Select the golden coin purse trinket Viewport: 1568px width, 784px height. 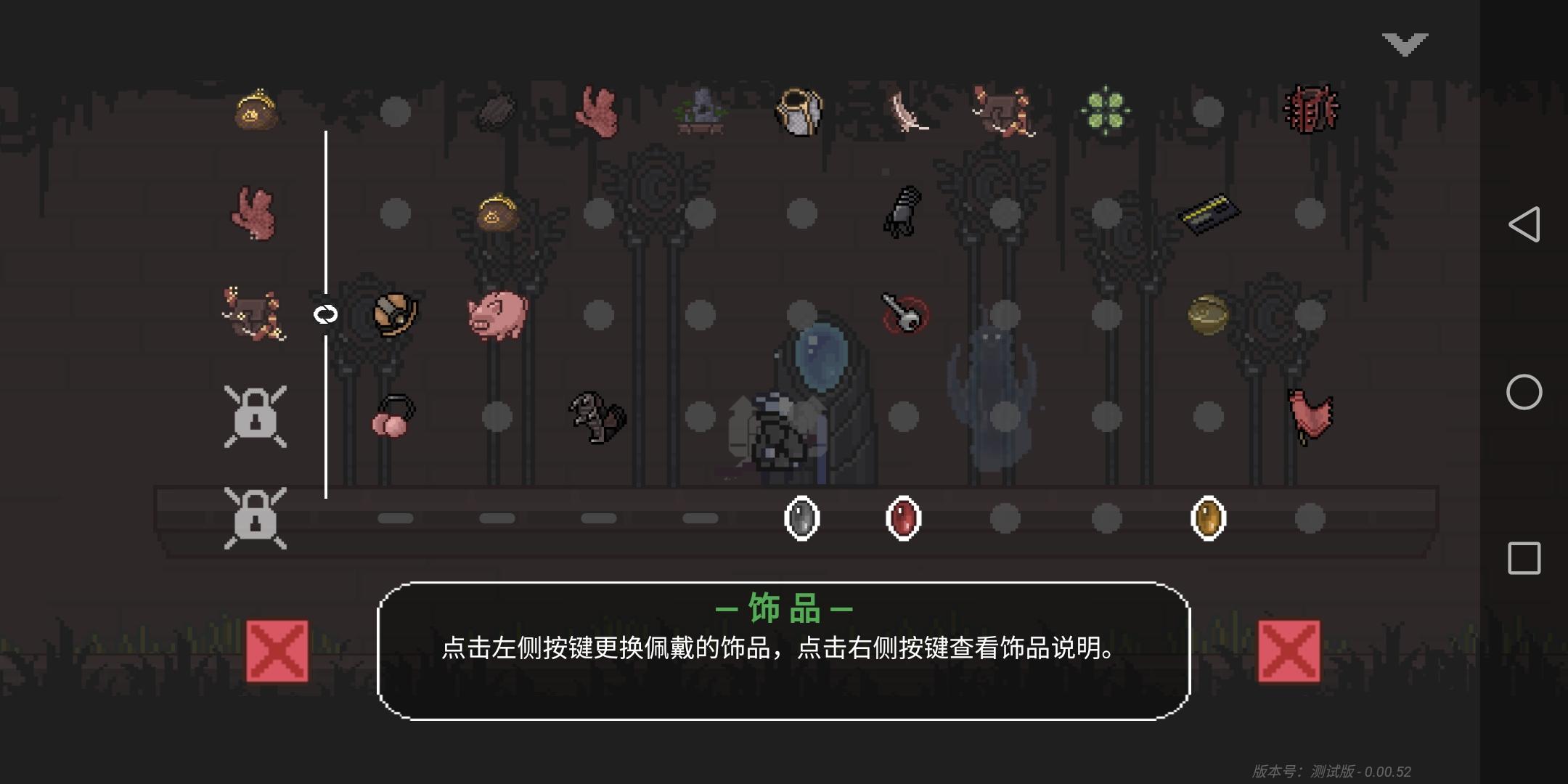pos(254,109)
